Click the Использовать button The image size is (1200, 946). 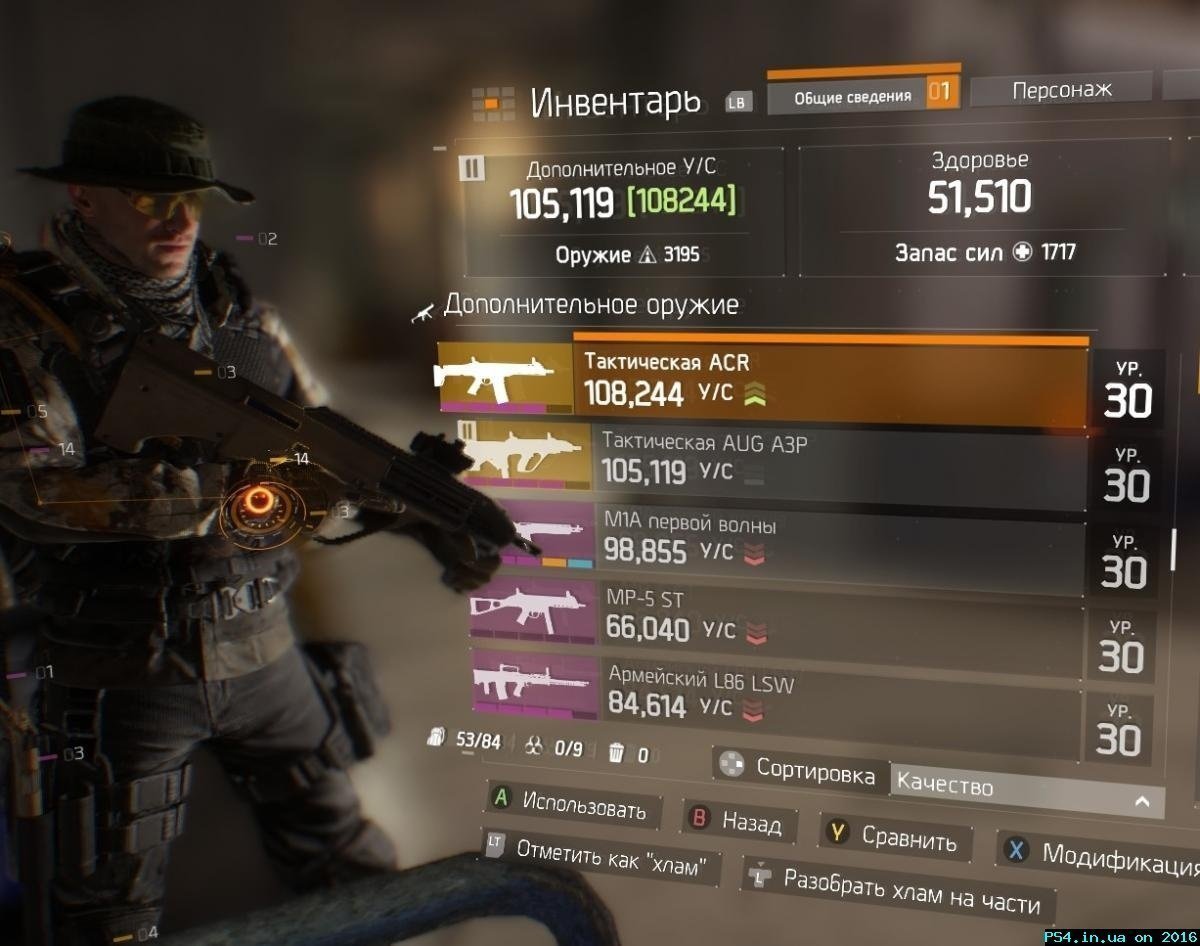coord(570,804)
